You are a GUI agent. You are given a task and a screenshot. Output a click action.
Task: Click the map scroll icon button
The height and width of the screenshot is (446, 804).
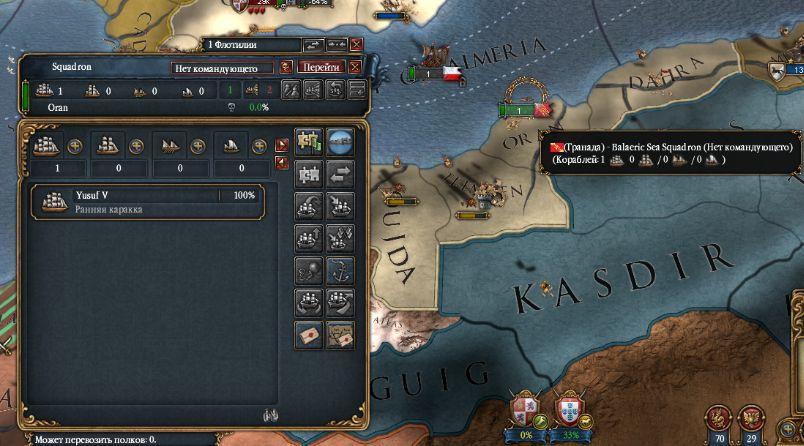[x=342, y=335]
